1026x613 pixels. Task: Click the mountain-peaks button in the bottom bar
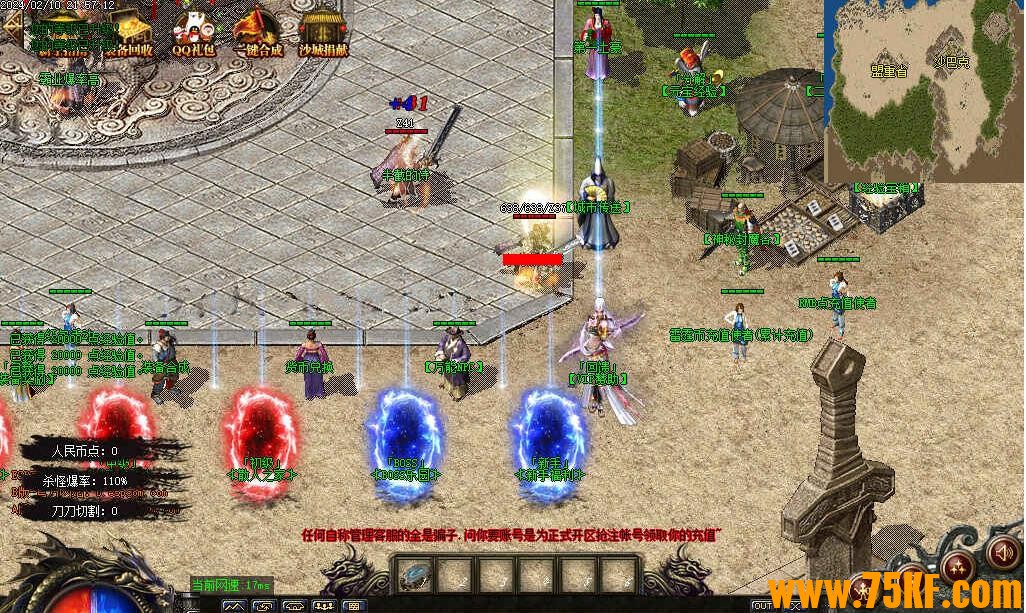tap(234, 606)
